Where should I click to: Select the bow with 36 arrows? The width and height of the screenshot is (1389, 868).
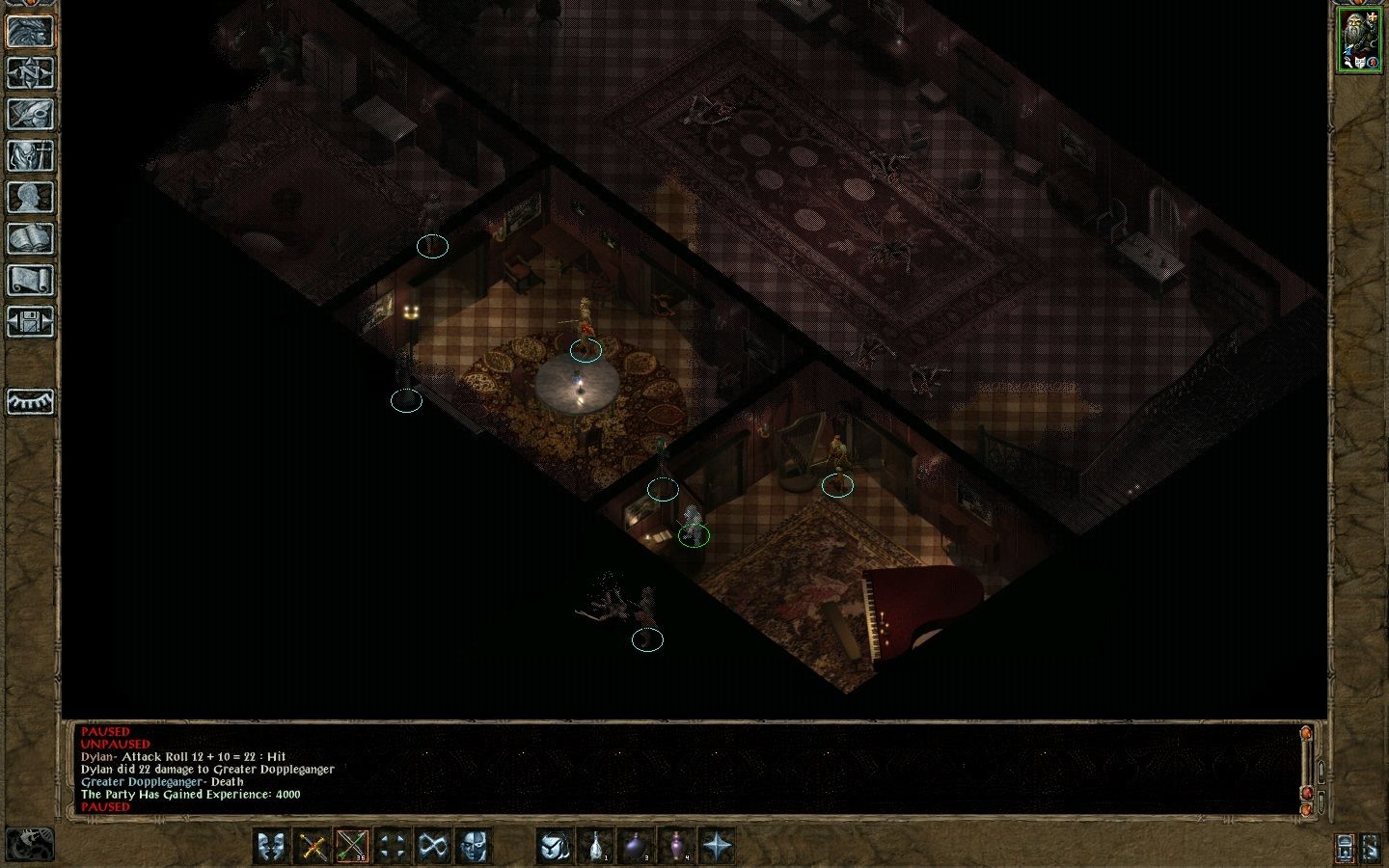click(352, 846)
